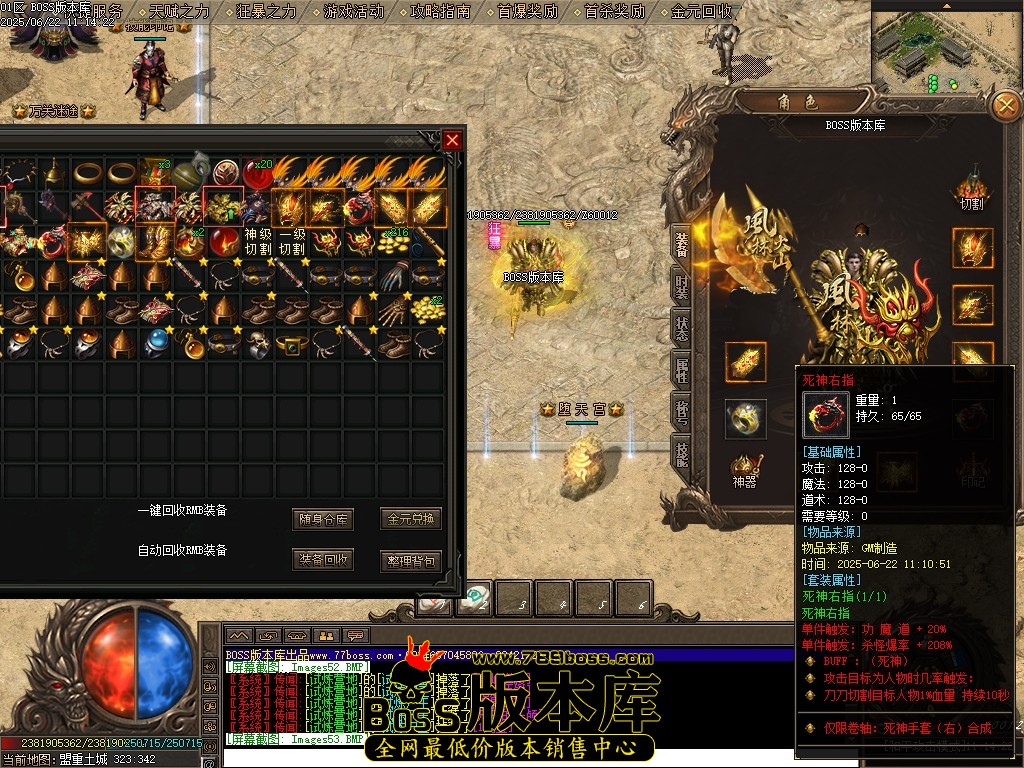Click the 金元兑换 exchange button
The height and width of the screenshot is (768, 1024).
[411, 519]
